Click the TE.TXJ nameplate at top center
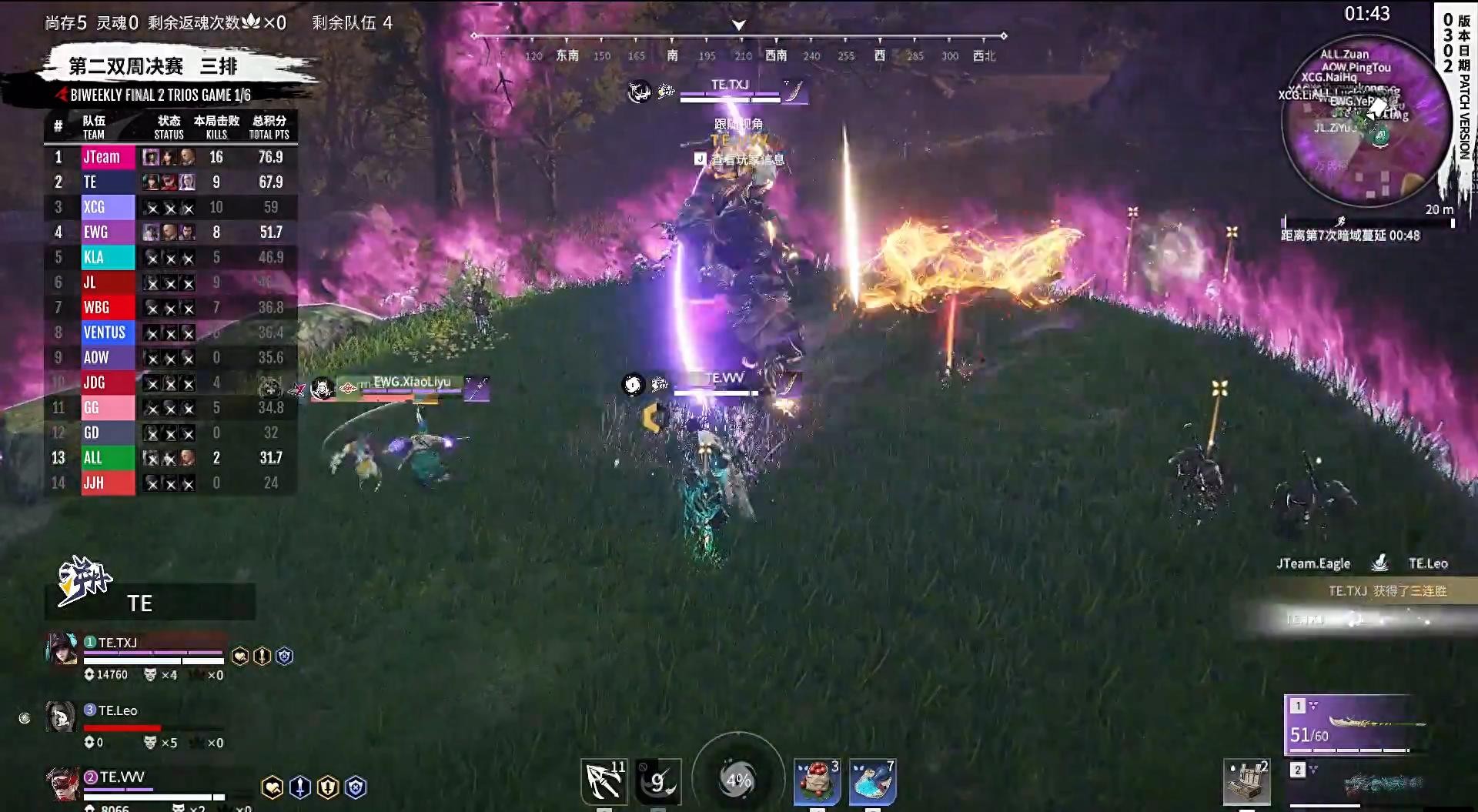The width and height of the screenshot is (1478, 812). pos(730,85)
